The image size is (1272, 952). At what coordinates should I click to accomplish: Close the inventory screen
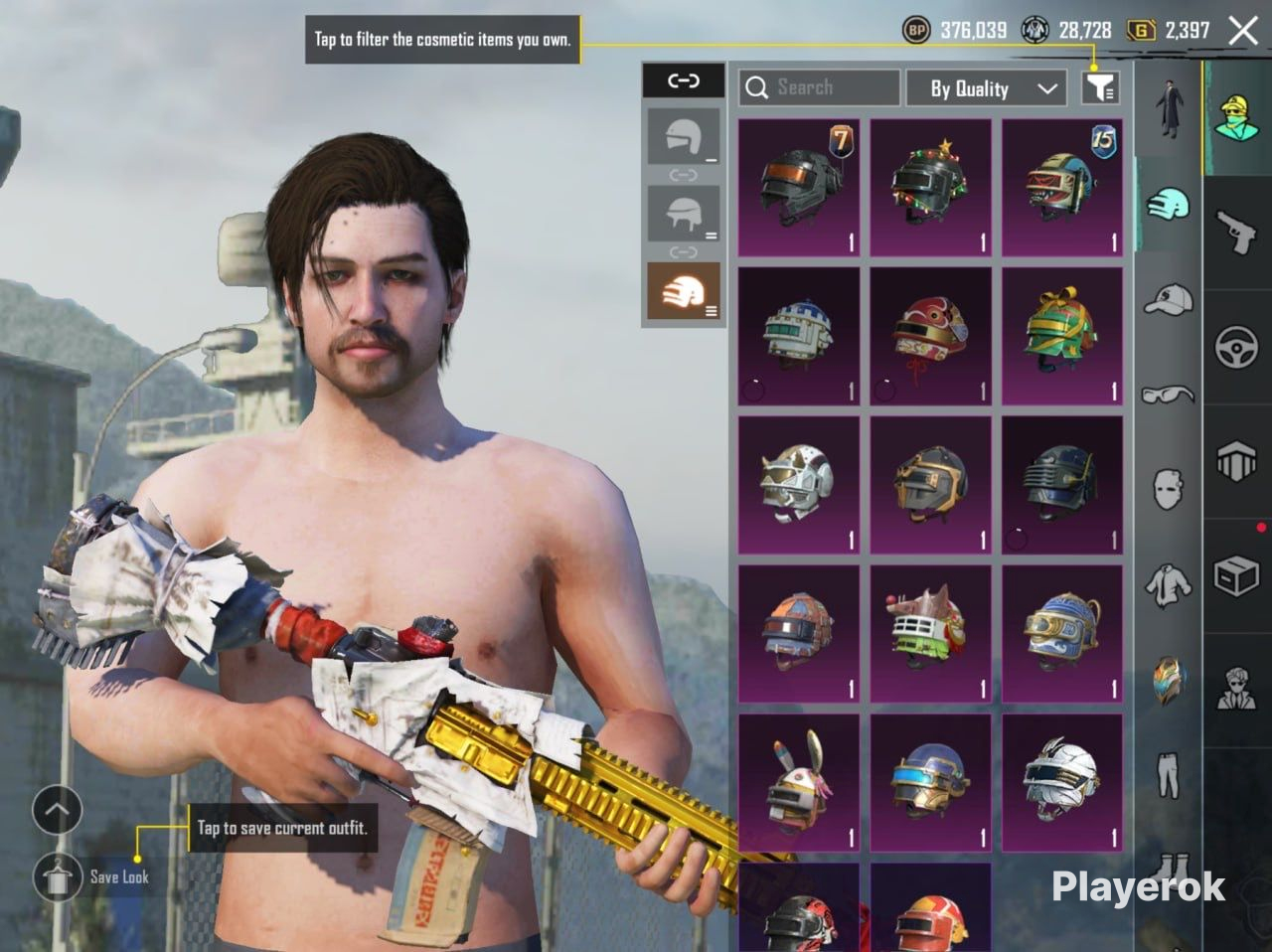click(1243, 31)
